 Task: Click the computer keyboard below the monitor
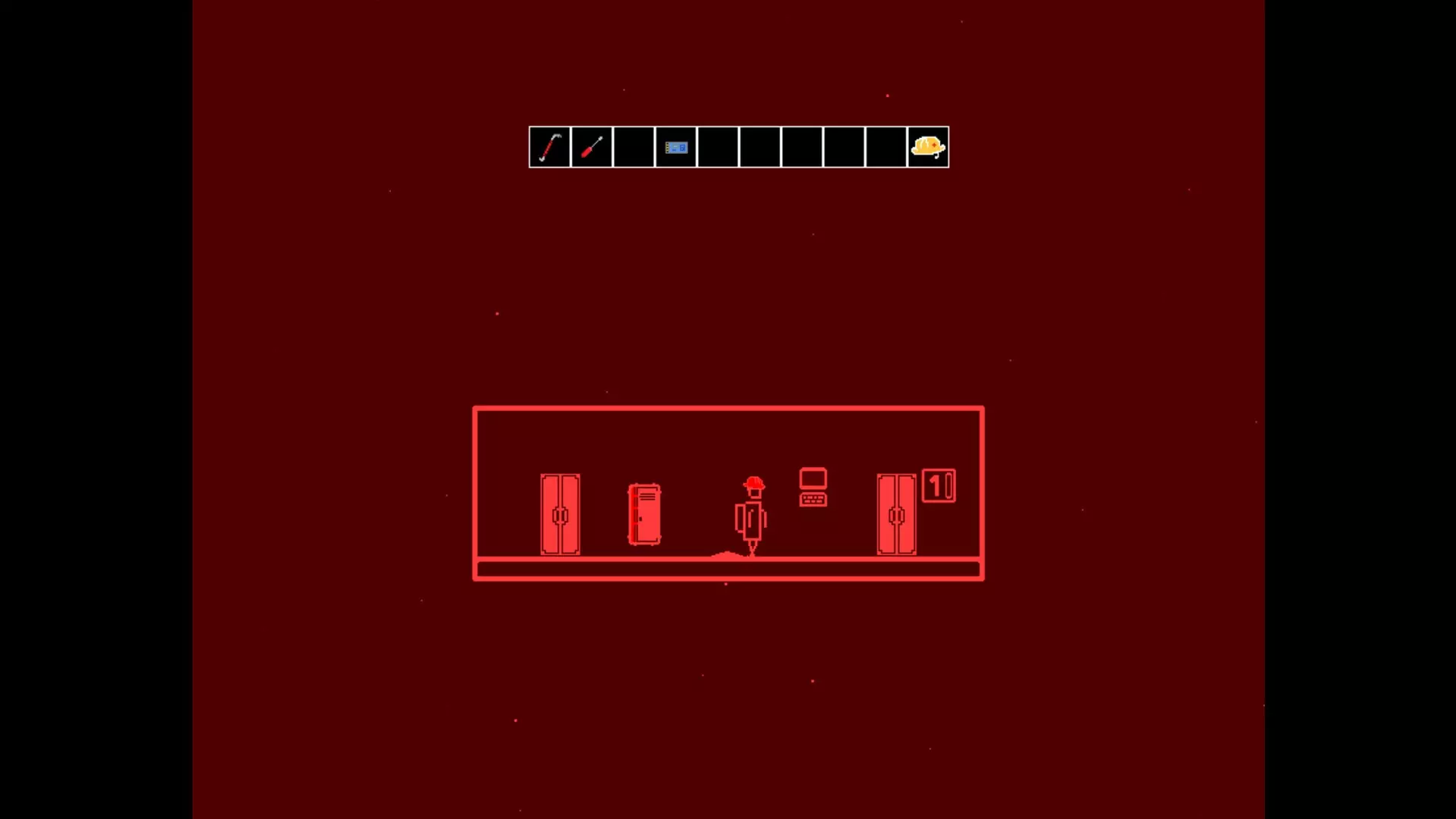click(x=813, y=500)
